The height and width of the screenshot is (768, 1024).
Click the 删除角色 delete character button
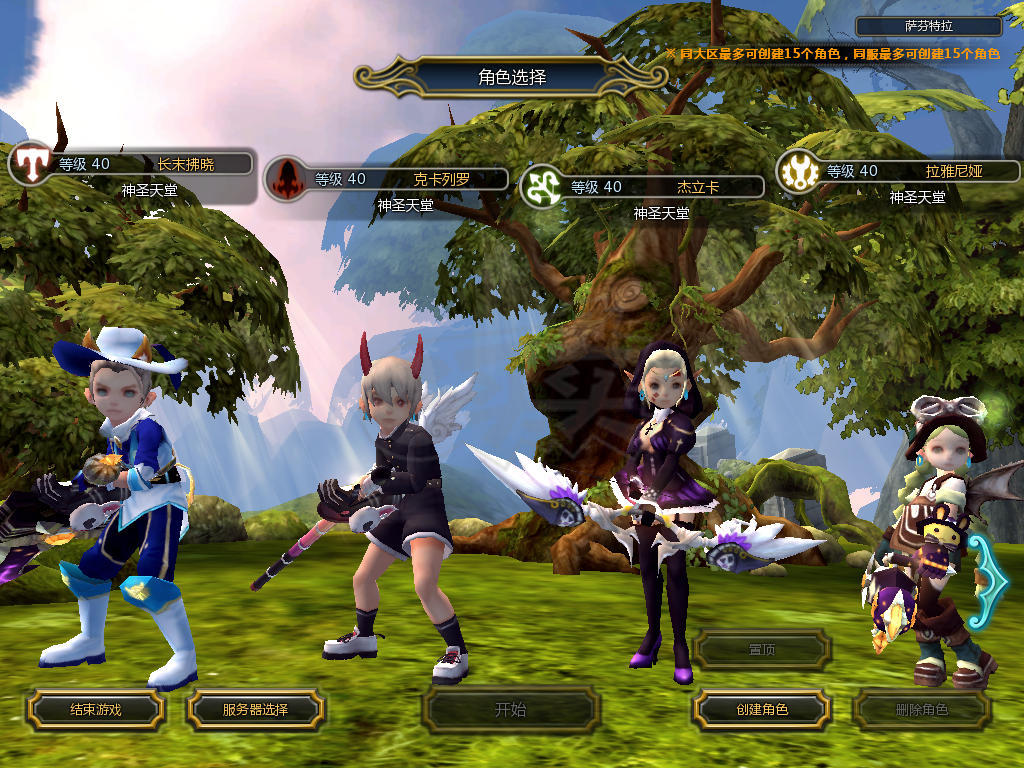[921, 710]
